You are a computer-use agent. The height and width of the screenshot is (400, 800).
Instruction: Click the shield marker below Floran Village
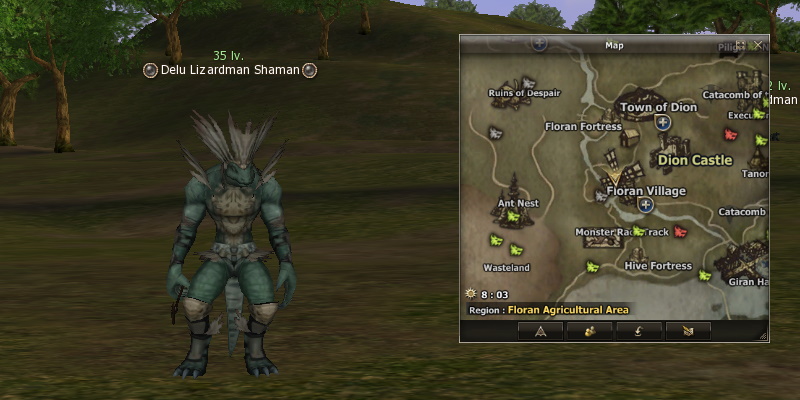646,205
